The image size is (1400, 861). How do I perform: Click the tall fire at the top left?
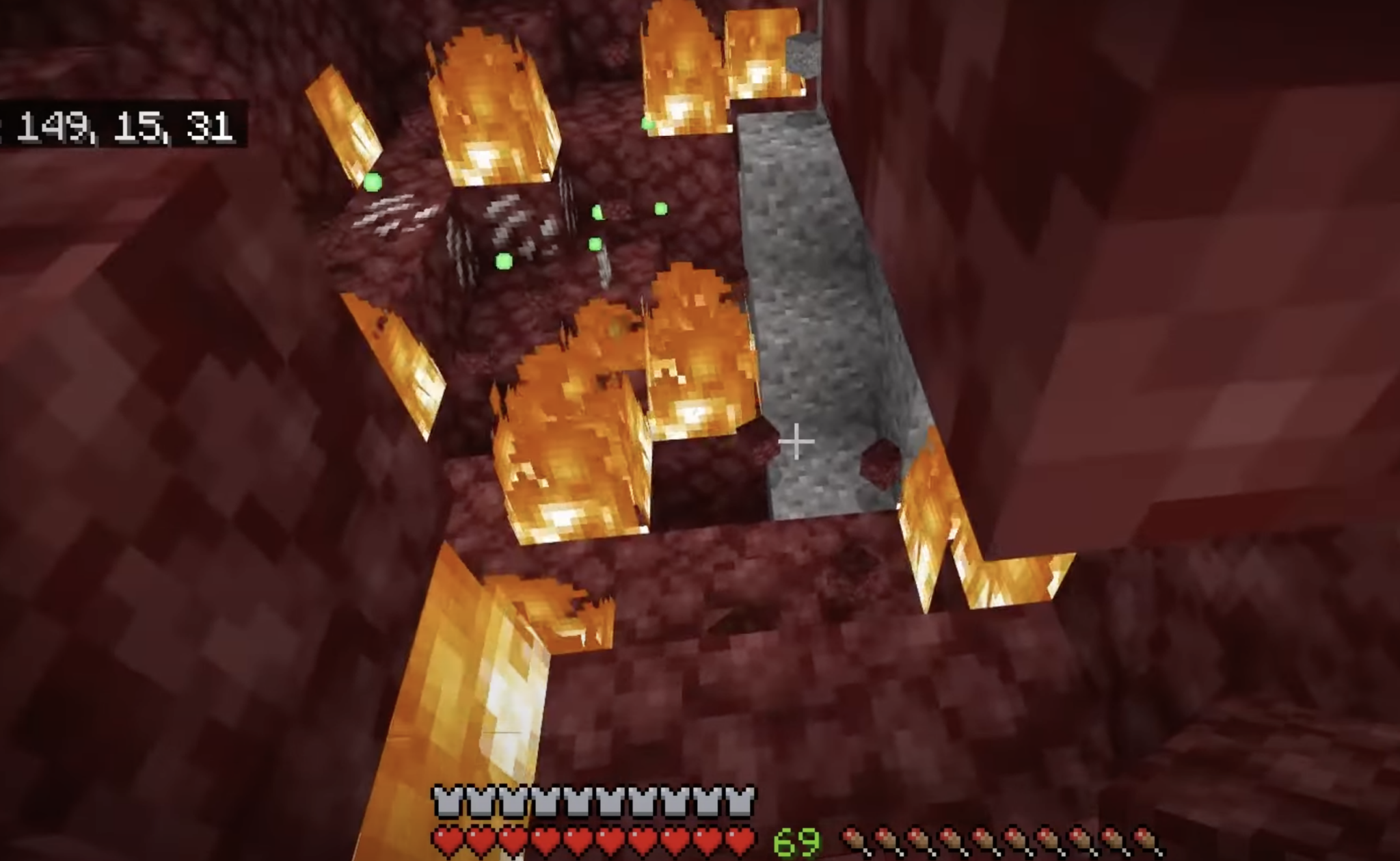[x=492, y=103]
